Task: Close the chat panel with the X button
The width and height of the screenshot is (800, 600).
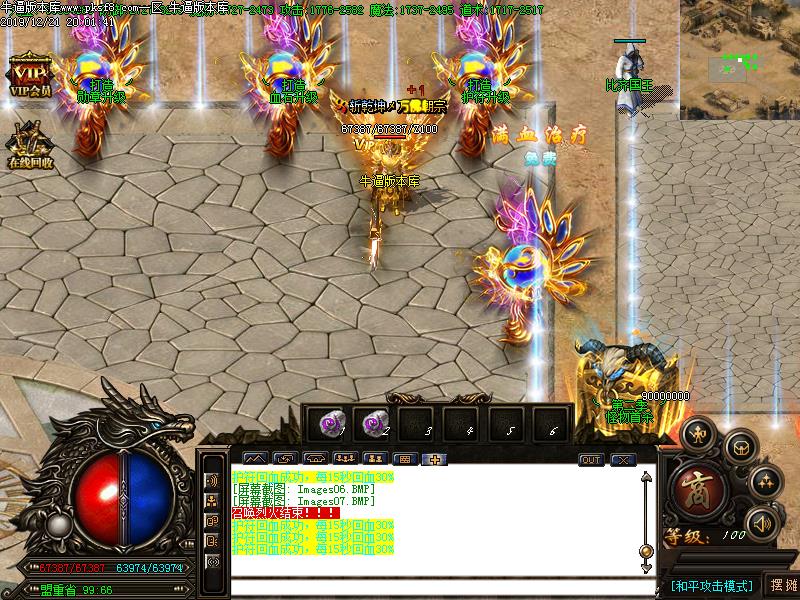Action: (624, 460)
